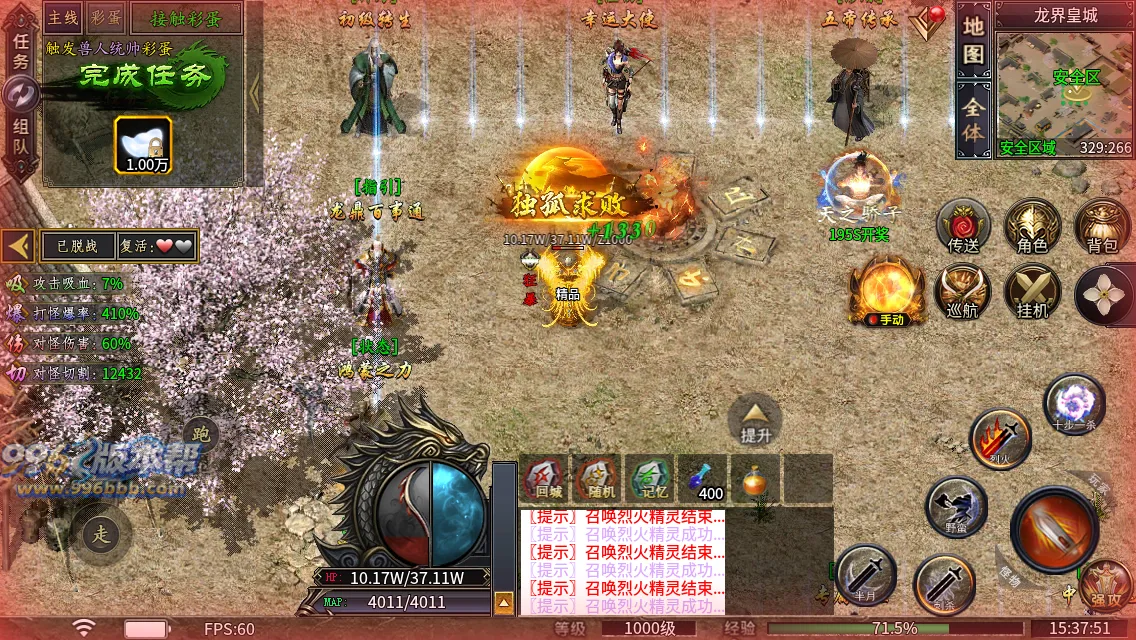
Task: Open the 龙界皇城 minimap
Action: click(x=1064, y=85)
